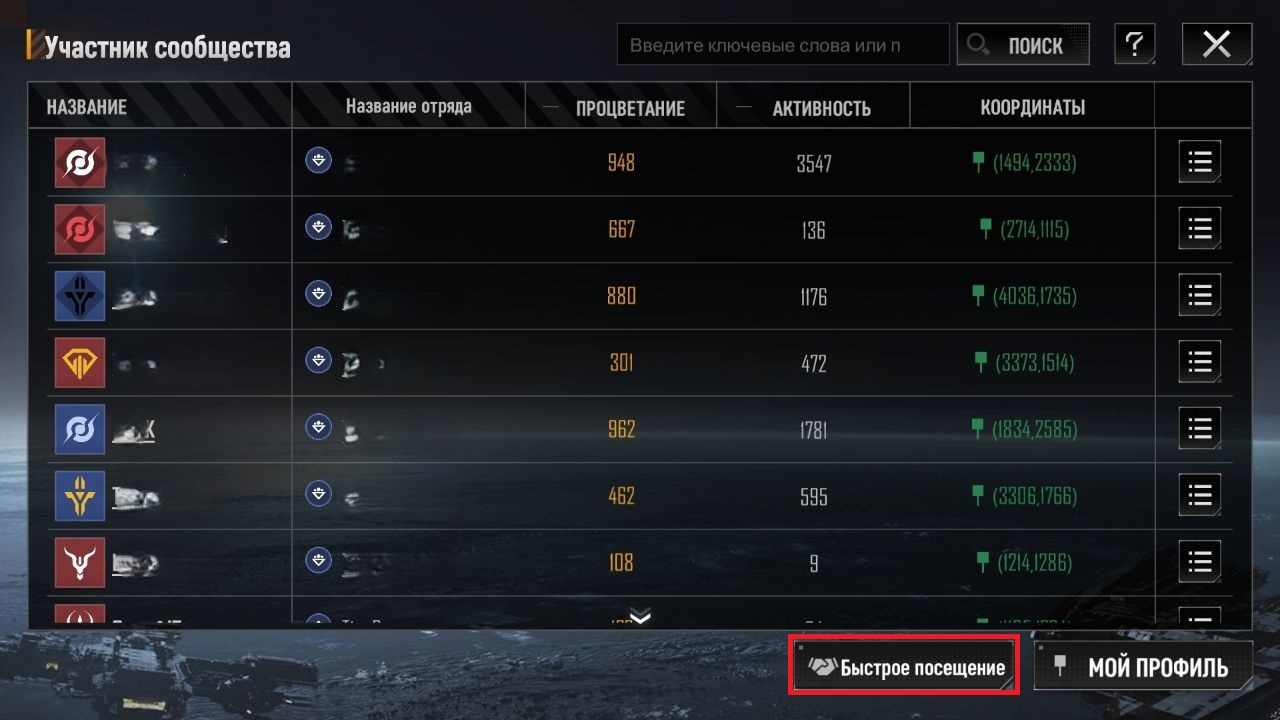Open the question mark help button
Screen dimensions: 1280x720
(x=1134, y=45)
